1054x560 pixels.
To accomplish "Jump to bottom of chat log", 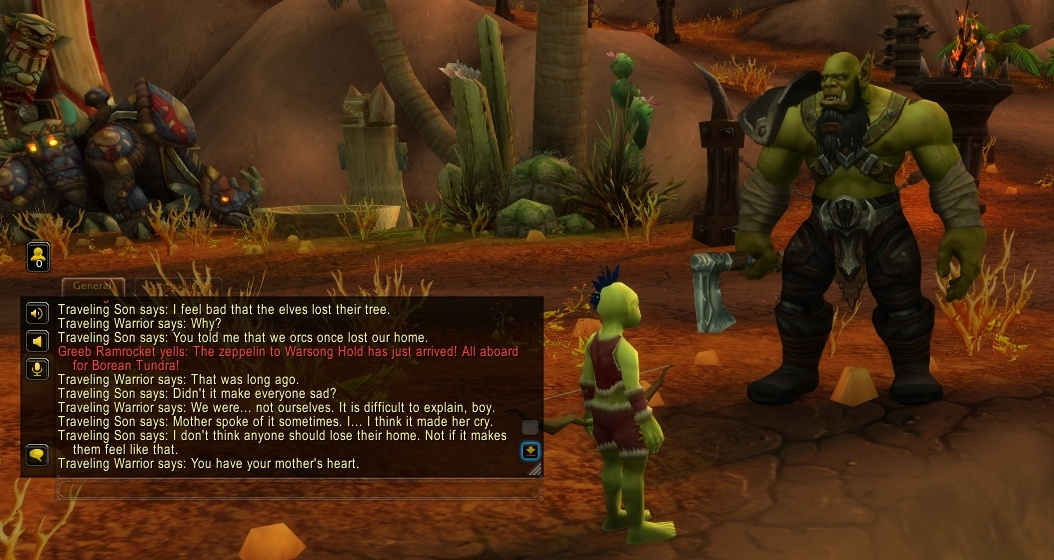I will tap(530, 450).
